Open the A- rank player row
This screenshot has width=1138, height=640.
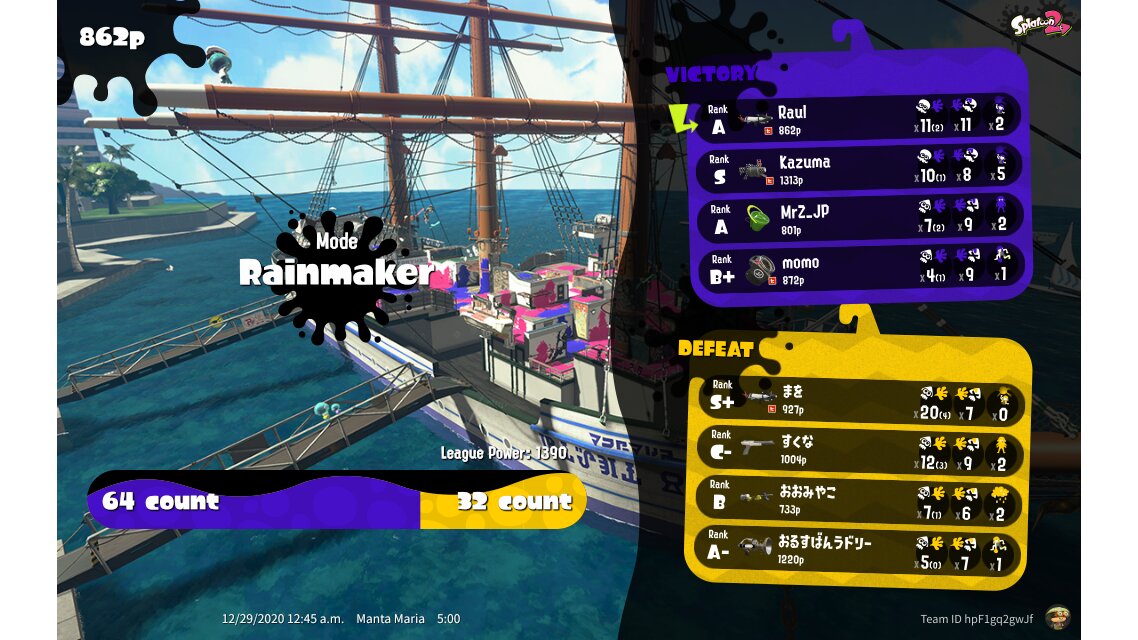click(x=860, y=551)
